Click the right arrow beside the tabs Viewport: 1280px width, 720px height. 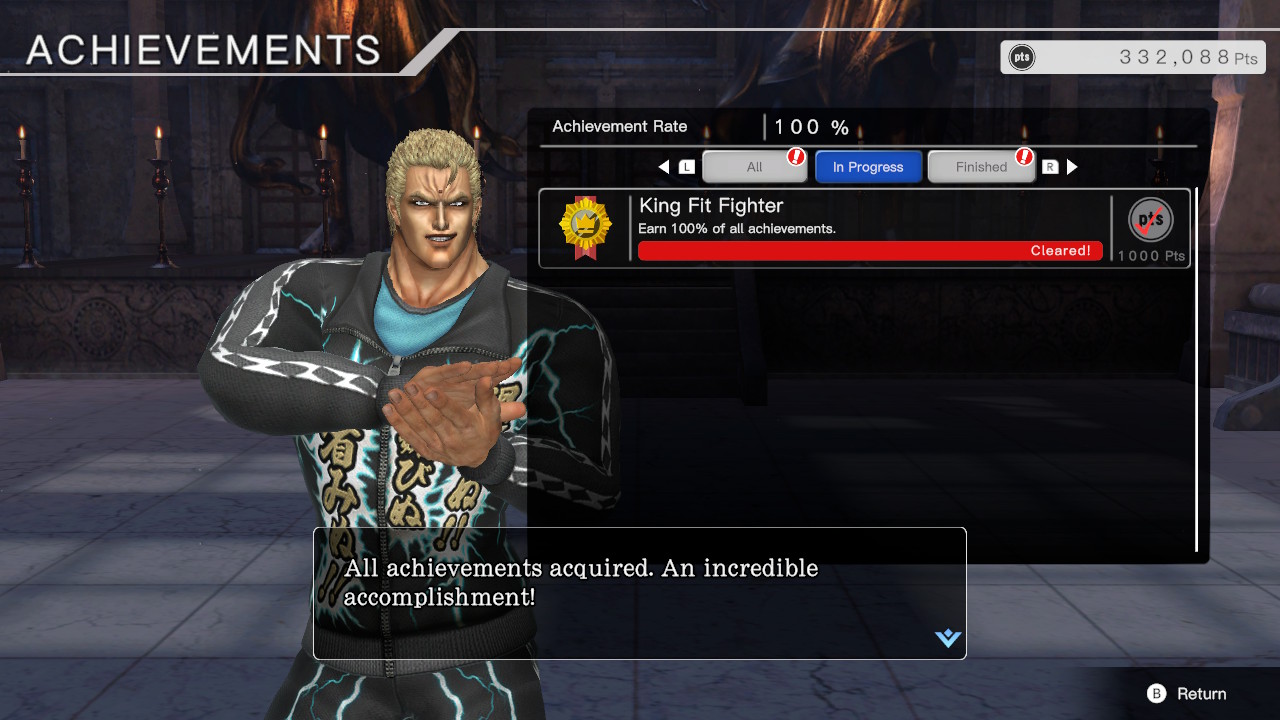point(1072,167)
